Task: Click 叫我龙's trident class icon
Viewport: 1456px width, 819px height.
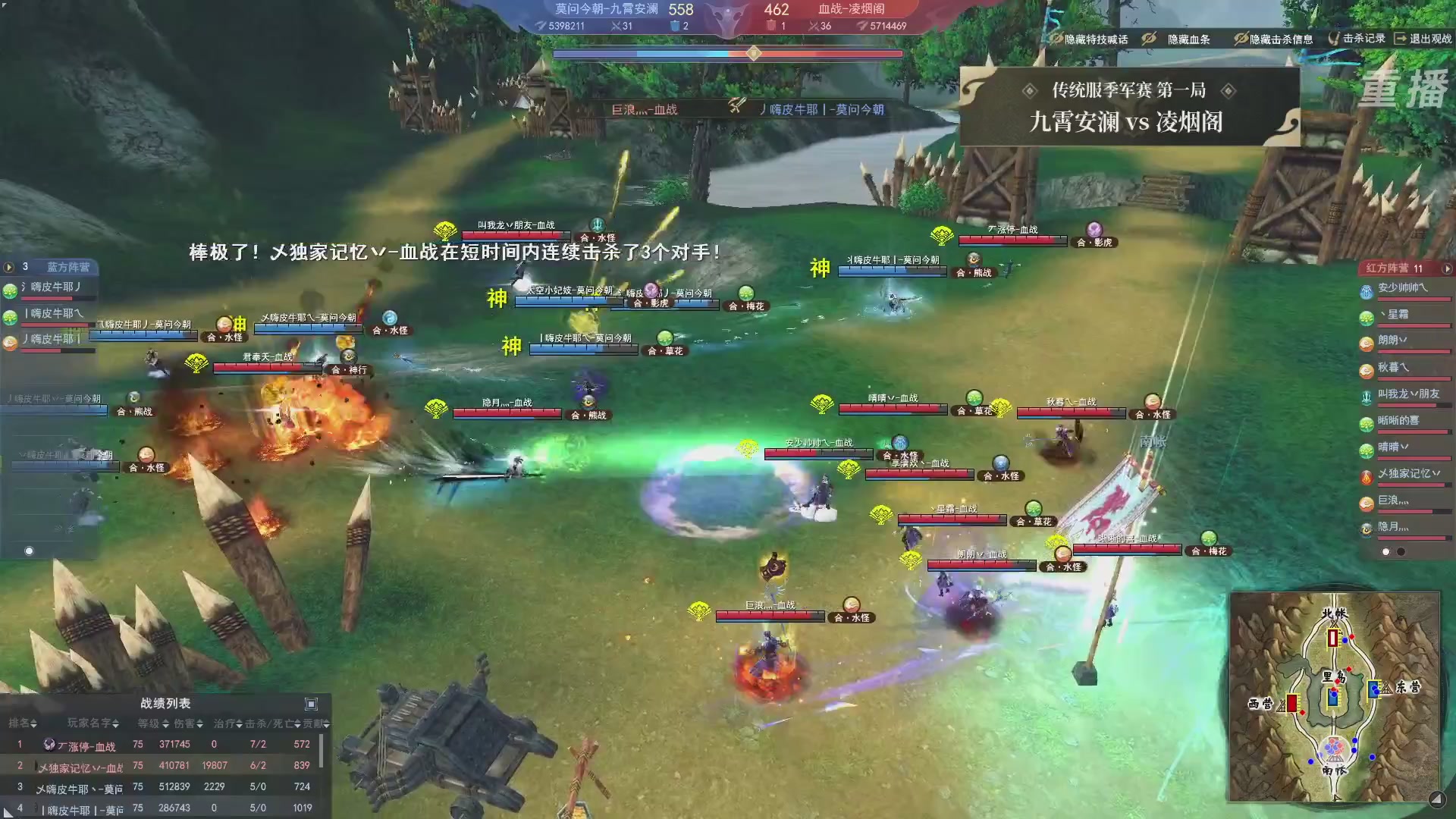Action: 1365,397
